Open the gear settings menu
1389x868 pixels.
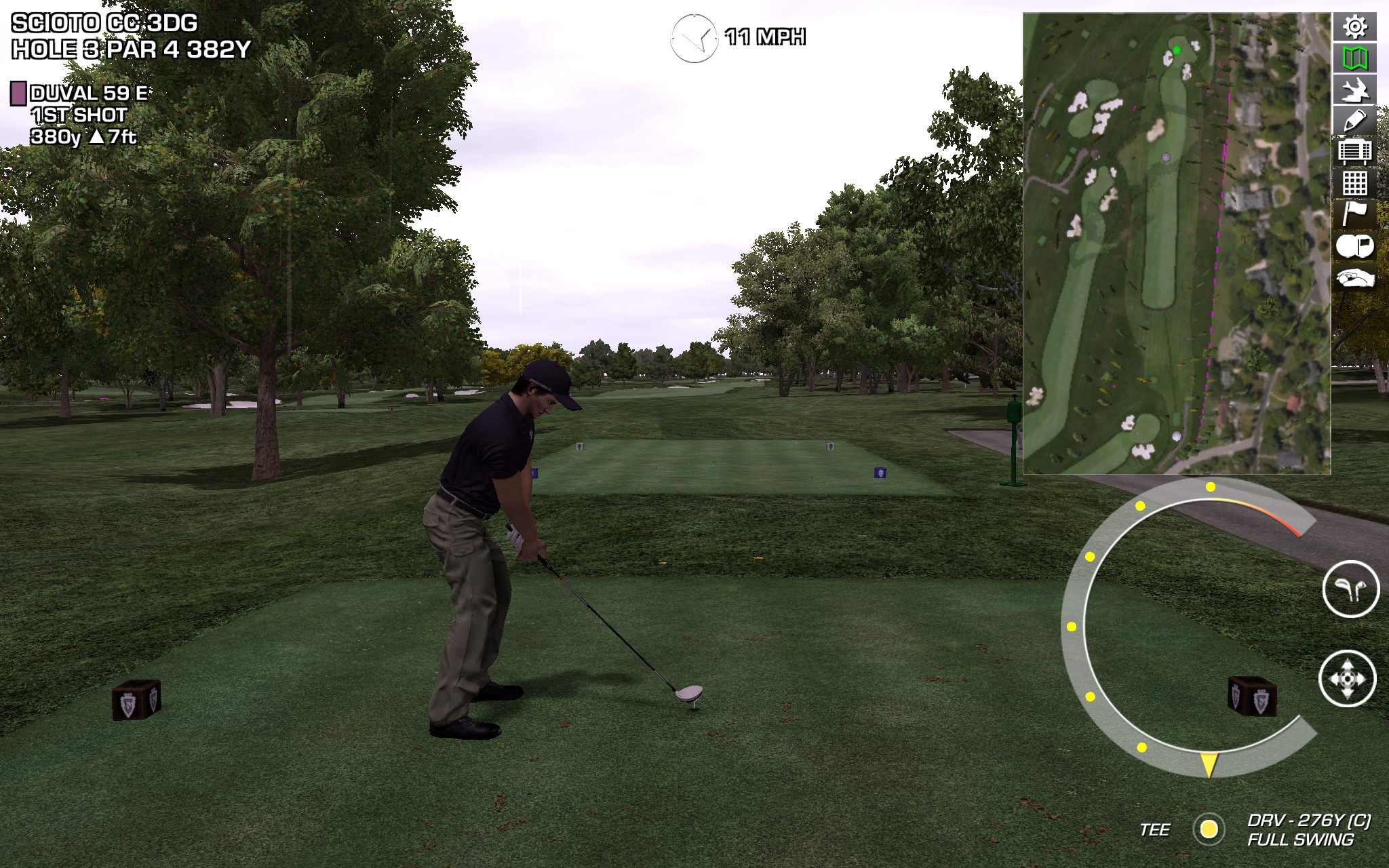coord(1354,27)
